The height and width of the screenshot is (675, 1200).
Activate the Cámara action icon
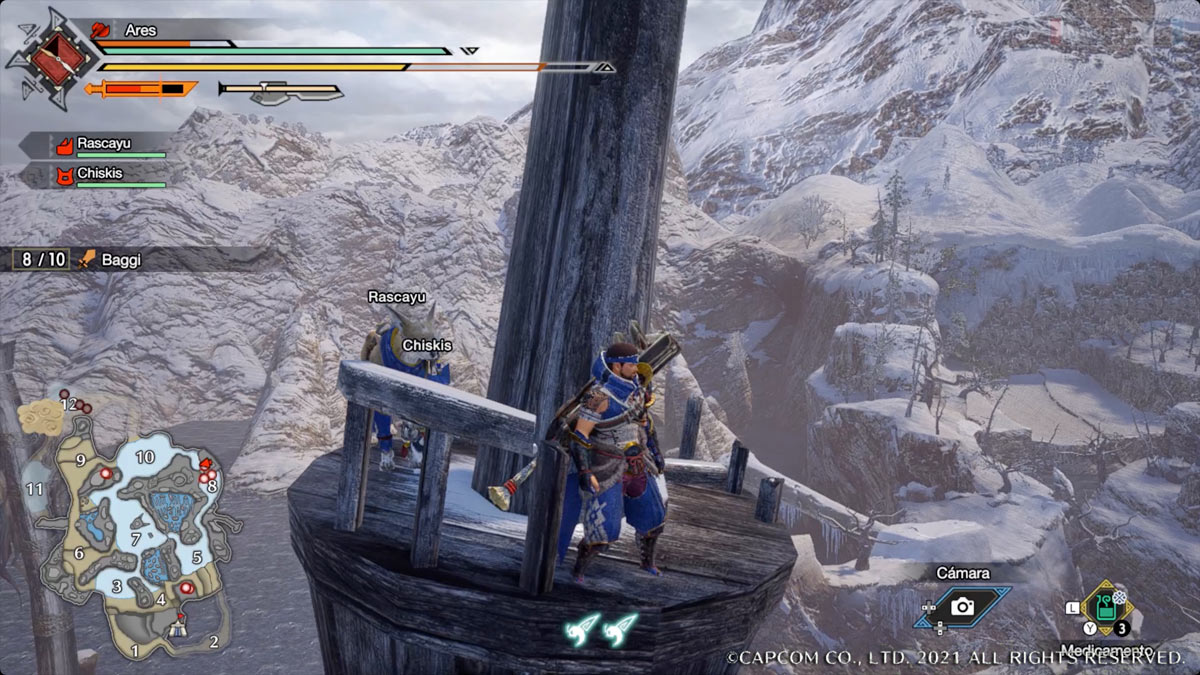(x=962, y=606)
